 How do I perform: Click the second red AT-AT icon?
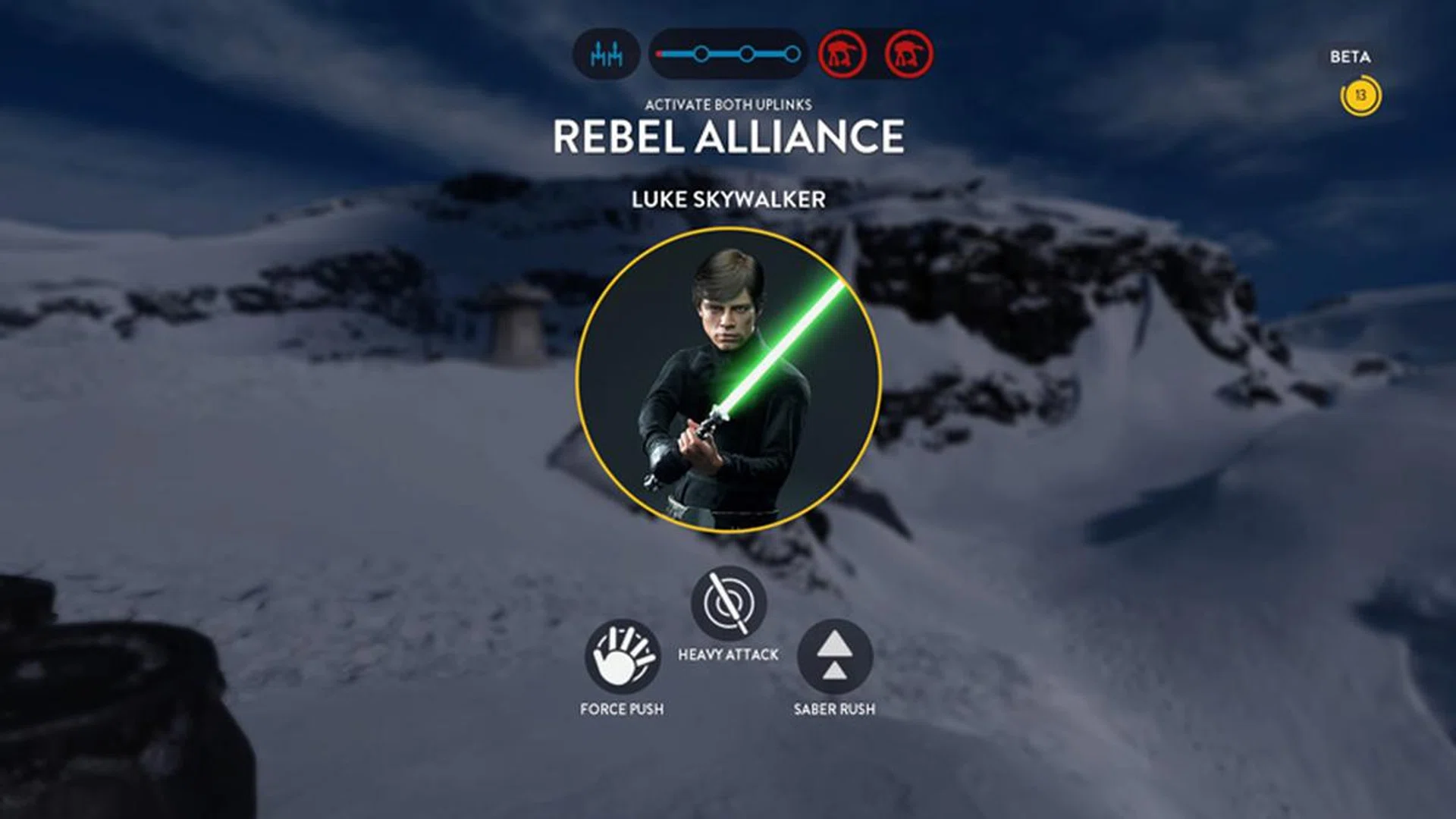[x=907, y=52]
